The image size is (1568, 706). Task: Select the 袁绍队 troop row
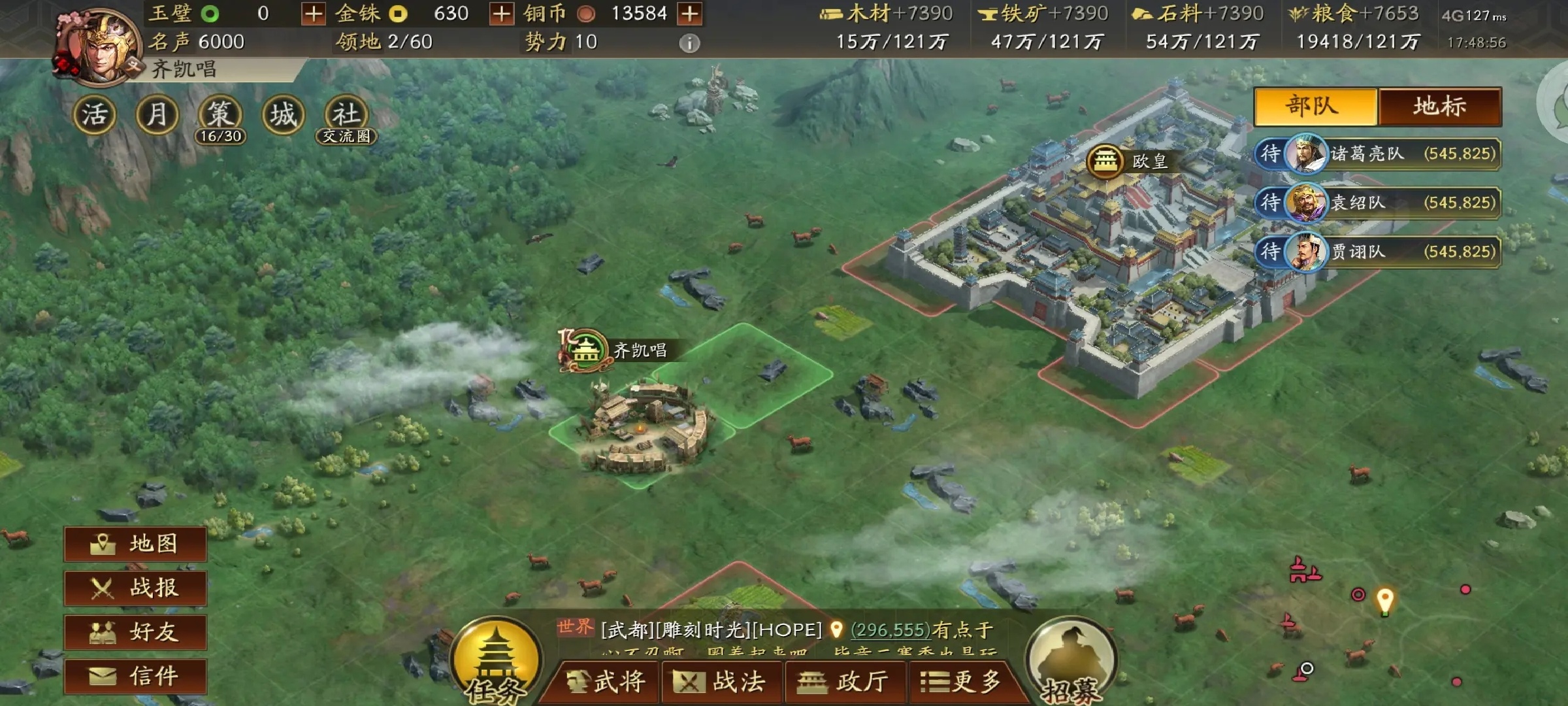(1379, 203)
